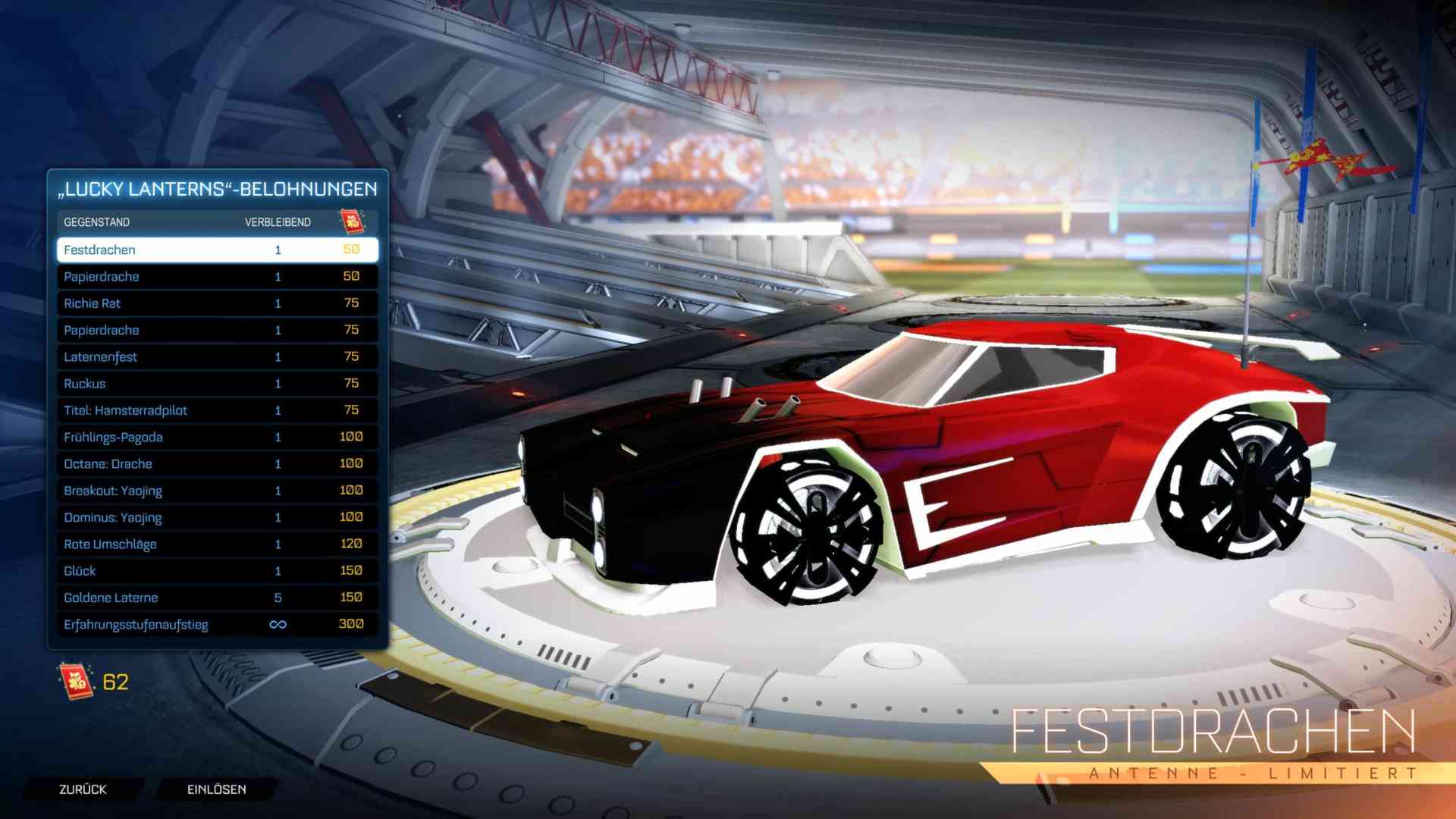Select the Richie Rat reward

pos(216,303)
